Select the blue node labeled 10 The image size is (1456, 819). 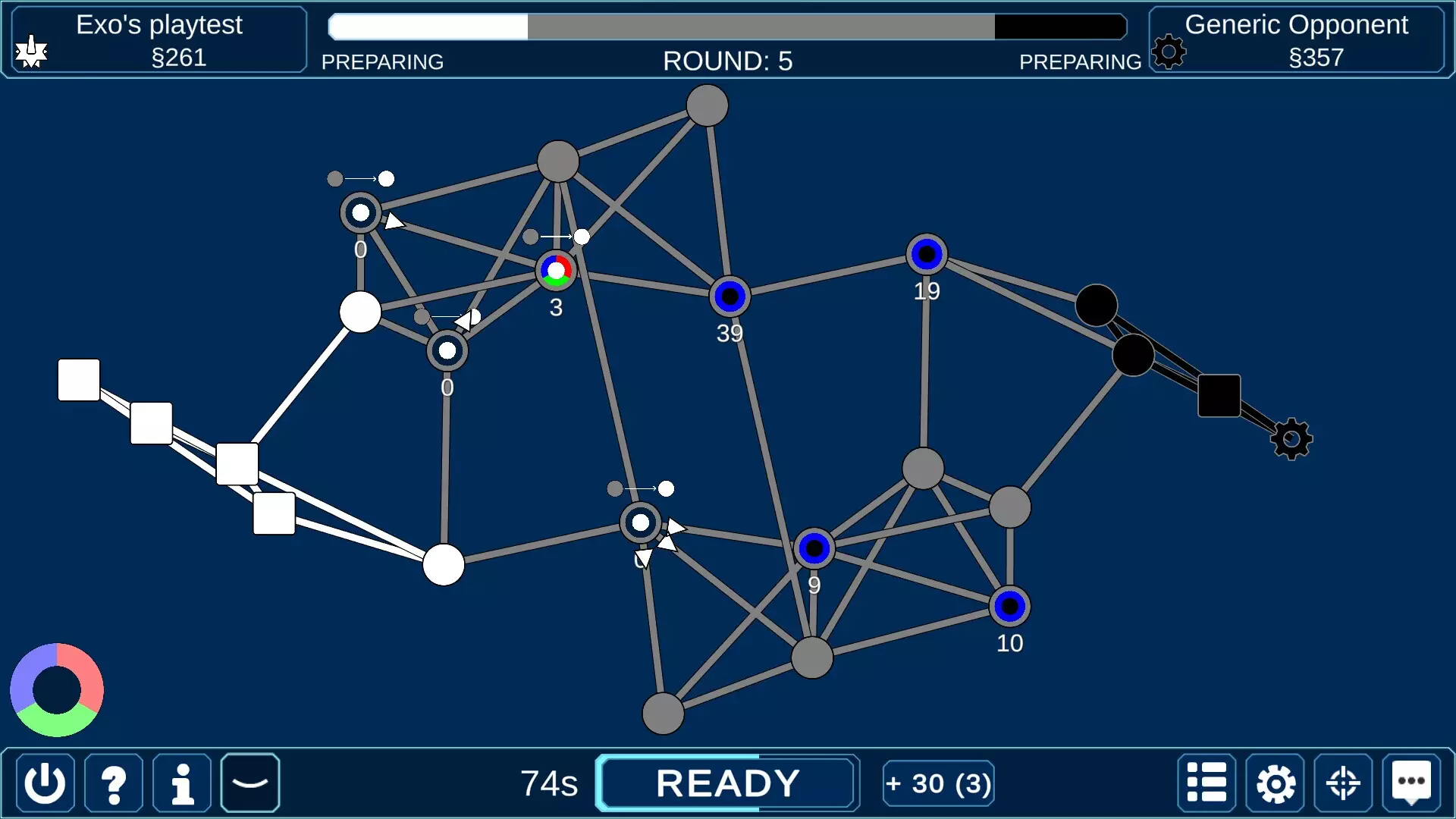click(x=1009, y=607)
